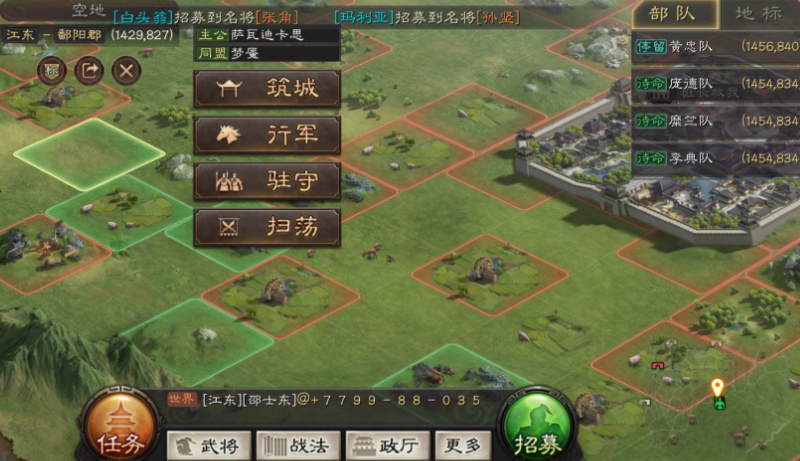
Task: Close the tile info panel with the X
Action: point(125,70)
